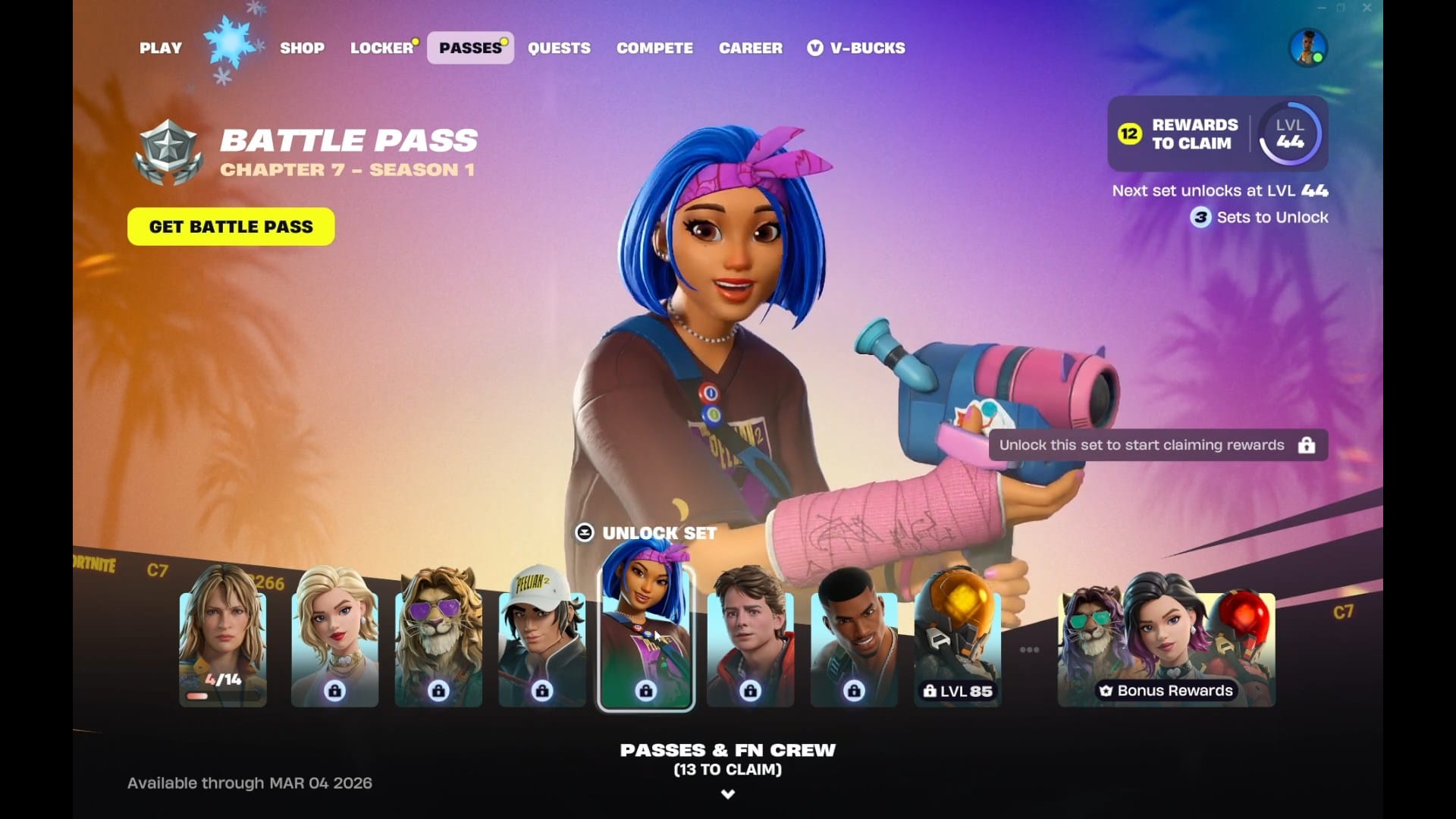The width and height of the screenshot is (1456, 819).
Task: Click the yellow Get Battle Pass button
Action: [231, 227]
